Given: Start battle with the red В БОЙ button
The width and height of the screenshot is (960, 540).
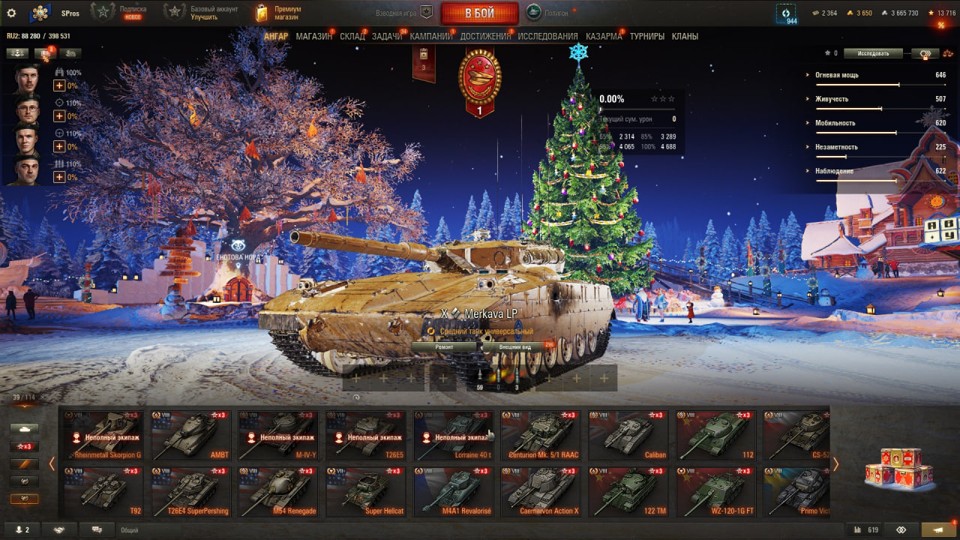Looking at the screenshot, I should (x=479, y=13).
